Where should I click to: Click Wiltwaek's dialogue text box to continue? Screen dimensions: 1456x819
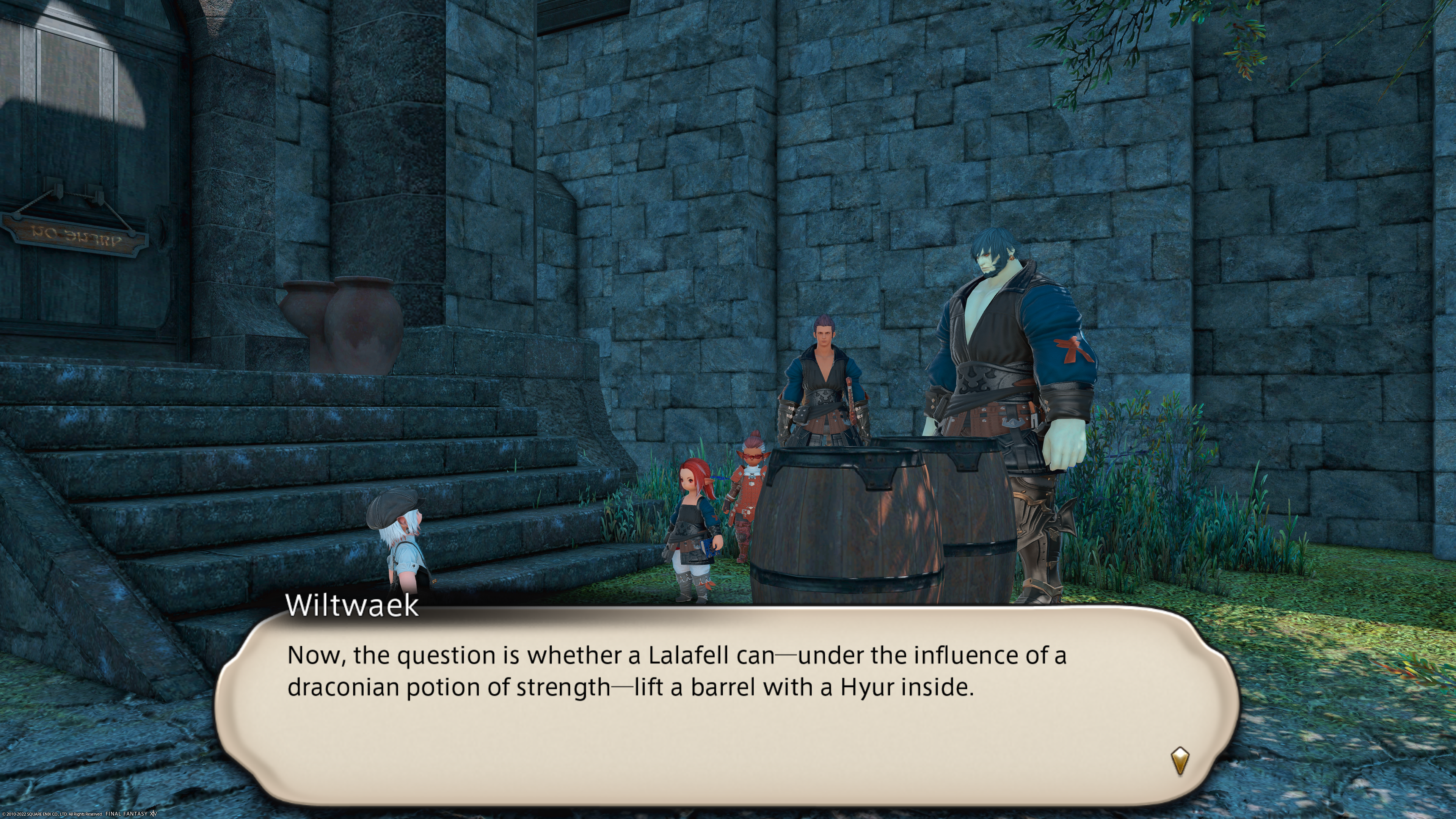[x=726, y=706]
